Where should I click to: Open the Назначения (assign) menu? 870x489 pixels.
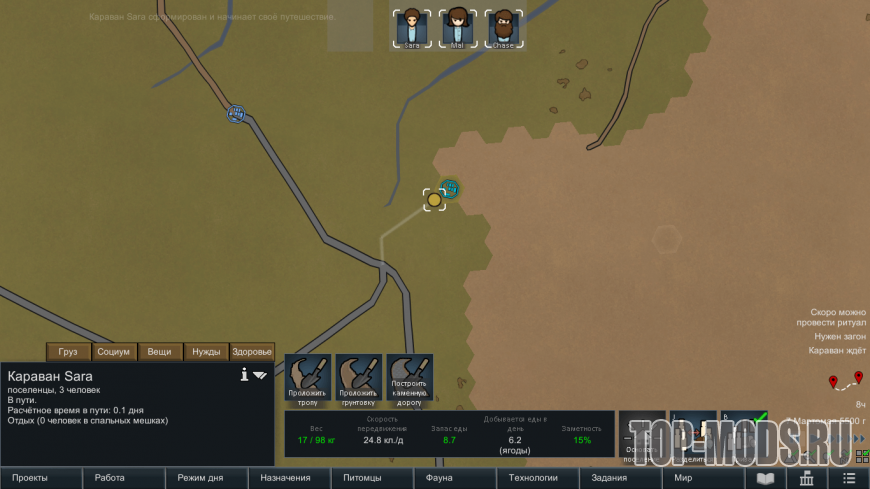click(285, 478)
